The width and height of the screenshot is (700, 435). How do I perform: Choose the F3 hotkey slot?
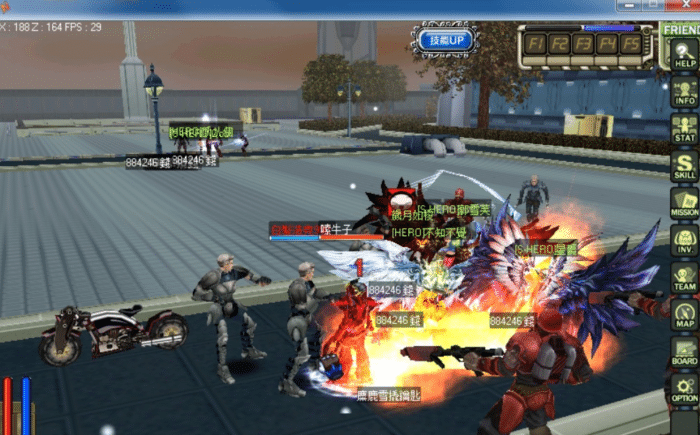(583, 44)
